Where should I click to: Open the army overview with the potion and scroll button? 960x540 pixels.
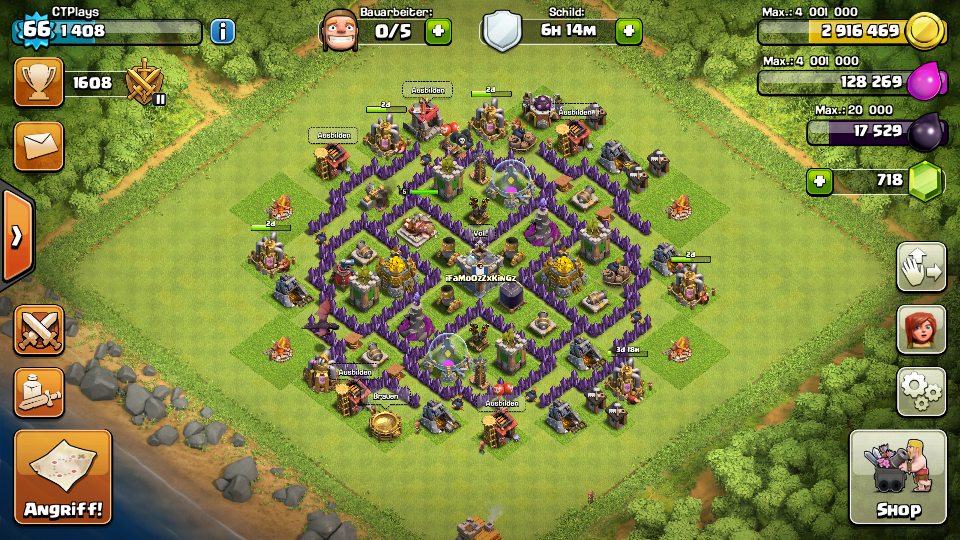39,392
